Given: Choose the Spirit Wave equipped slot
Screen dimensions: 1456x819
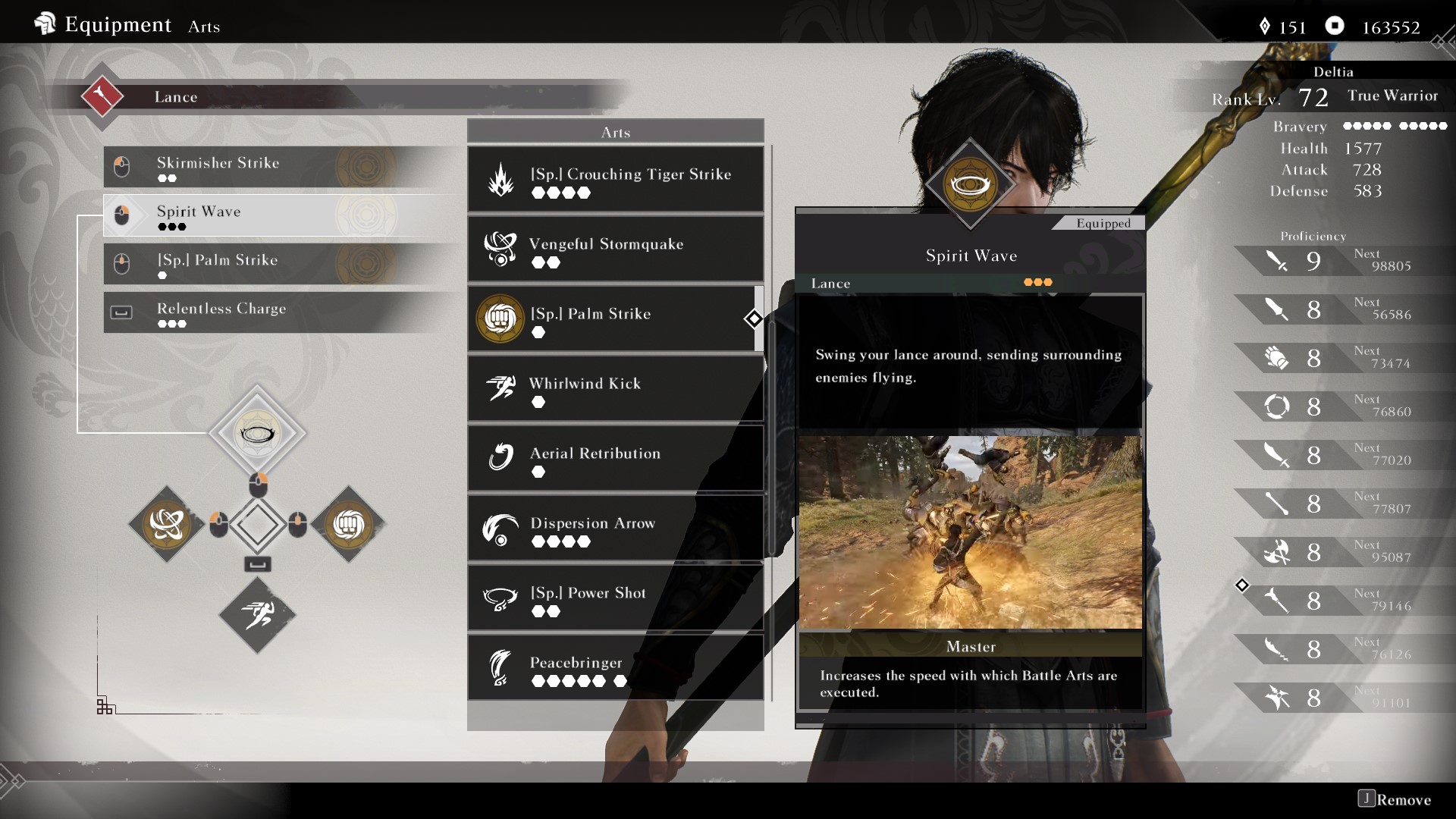Looking at the screenshot, I should click(x=281, y=215).
